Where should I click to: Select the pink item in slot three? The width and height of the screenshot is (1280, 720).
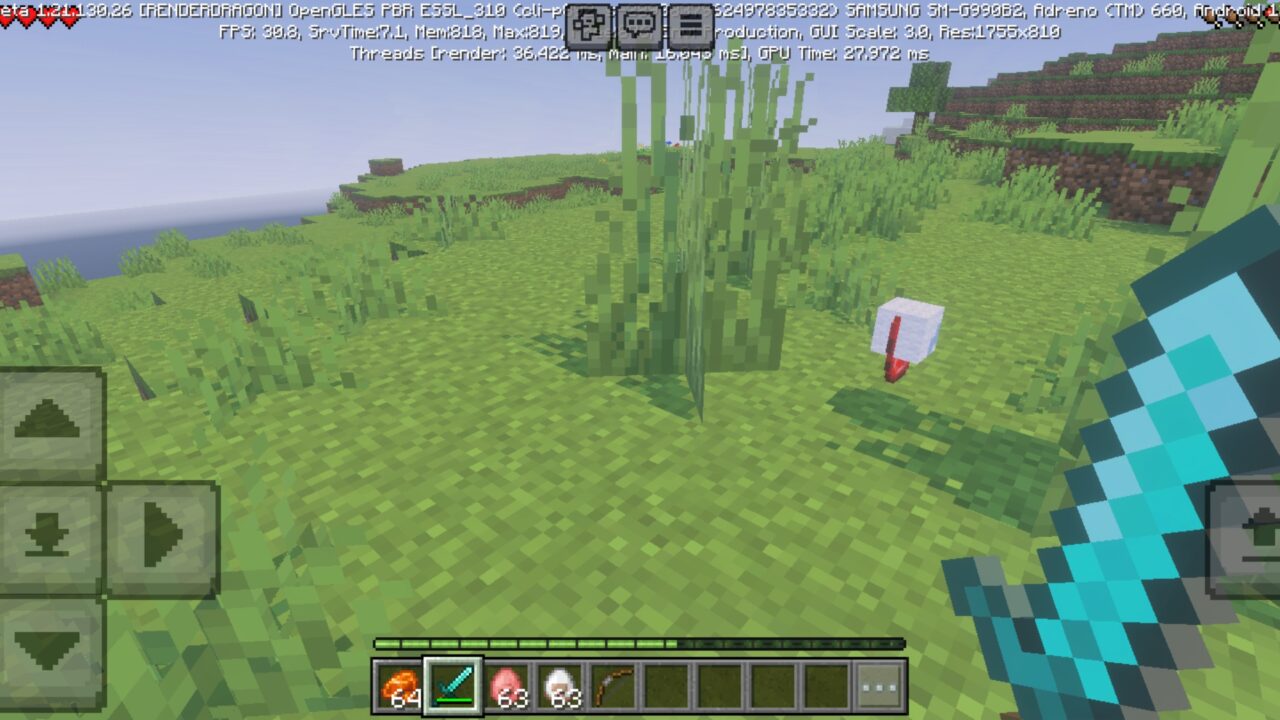[x=509, y=686]
